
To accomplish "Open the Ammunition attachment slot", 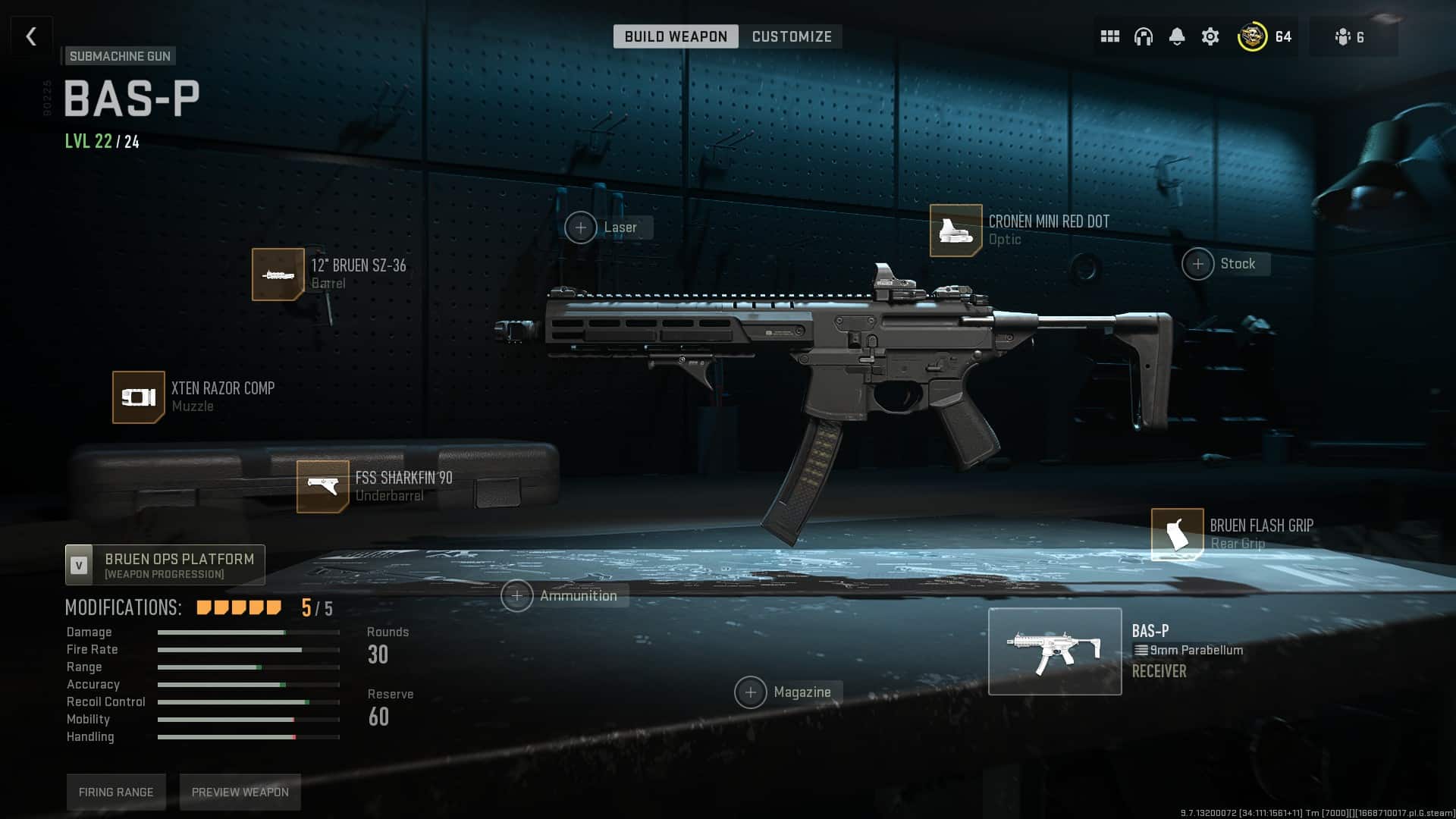I will 518,596.
